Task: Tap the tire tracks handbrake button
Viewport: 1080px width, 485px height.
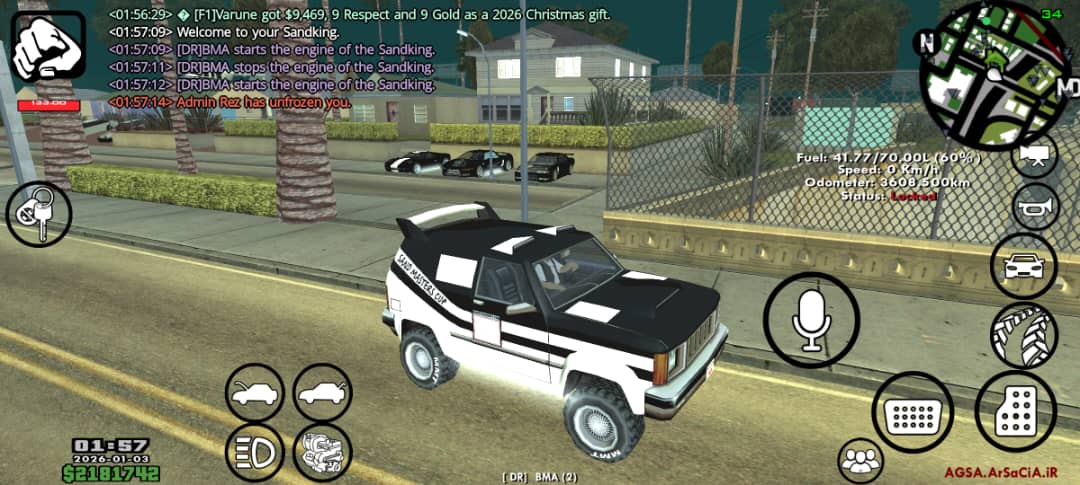Action: [x=1024, y=336]
